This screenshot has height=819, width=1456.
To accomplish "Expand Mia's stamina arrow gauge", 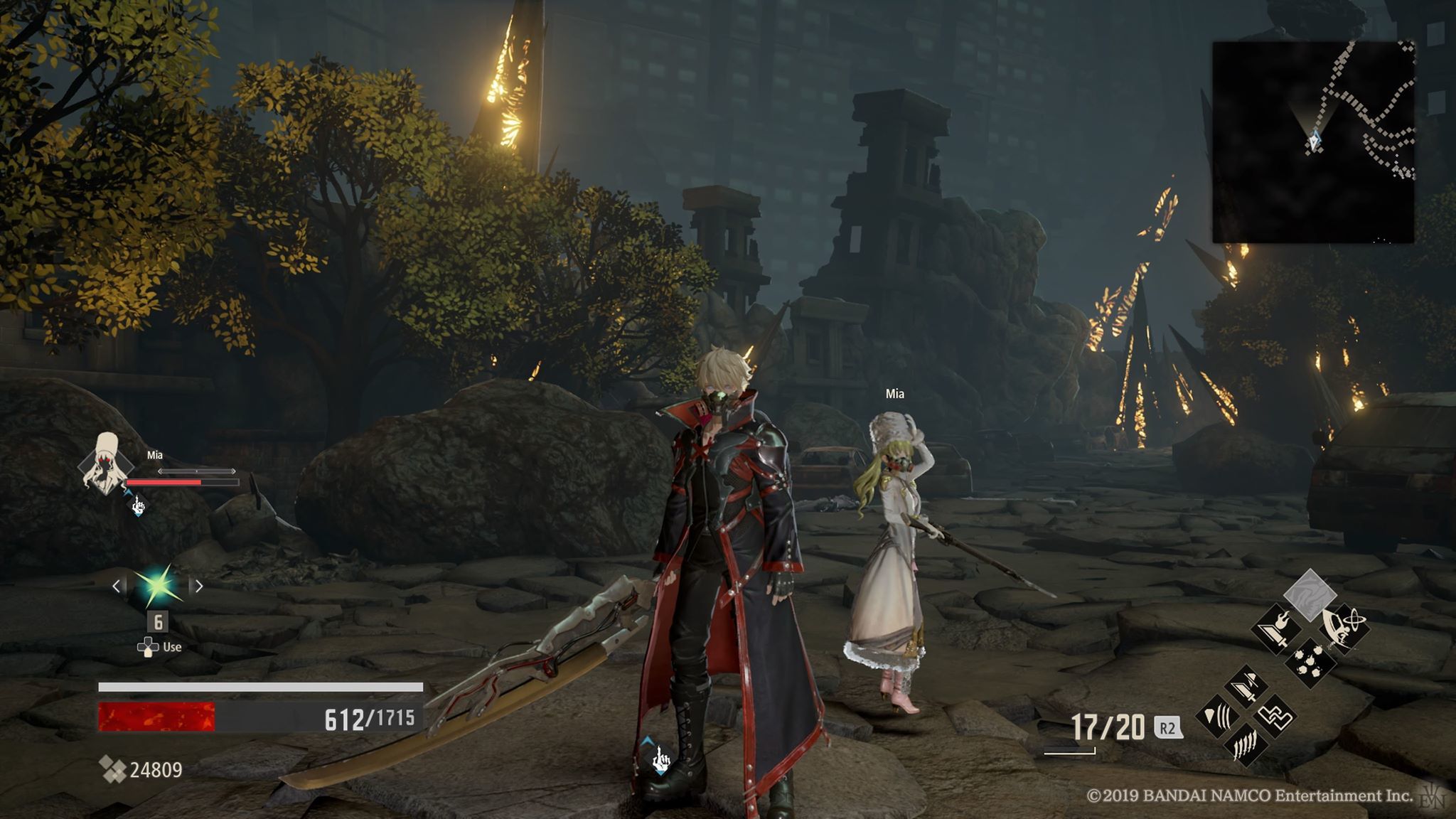I will (x=196, y=471).
